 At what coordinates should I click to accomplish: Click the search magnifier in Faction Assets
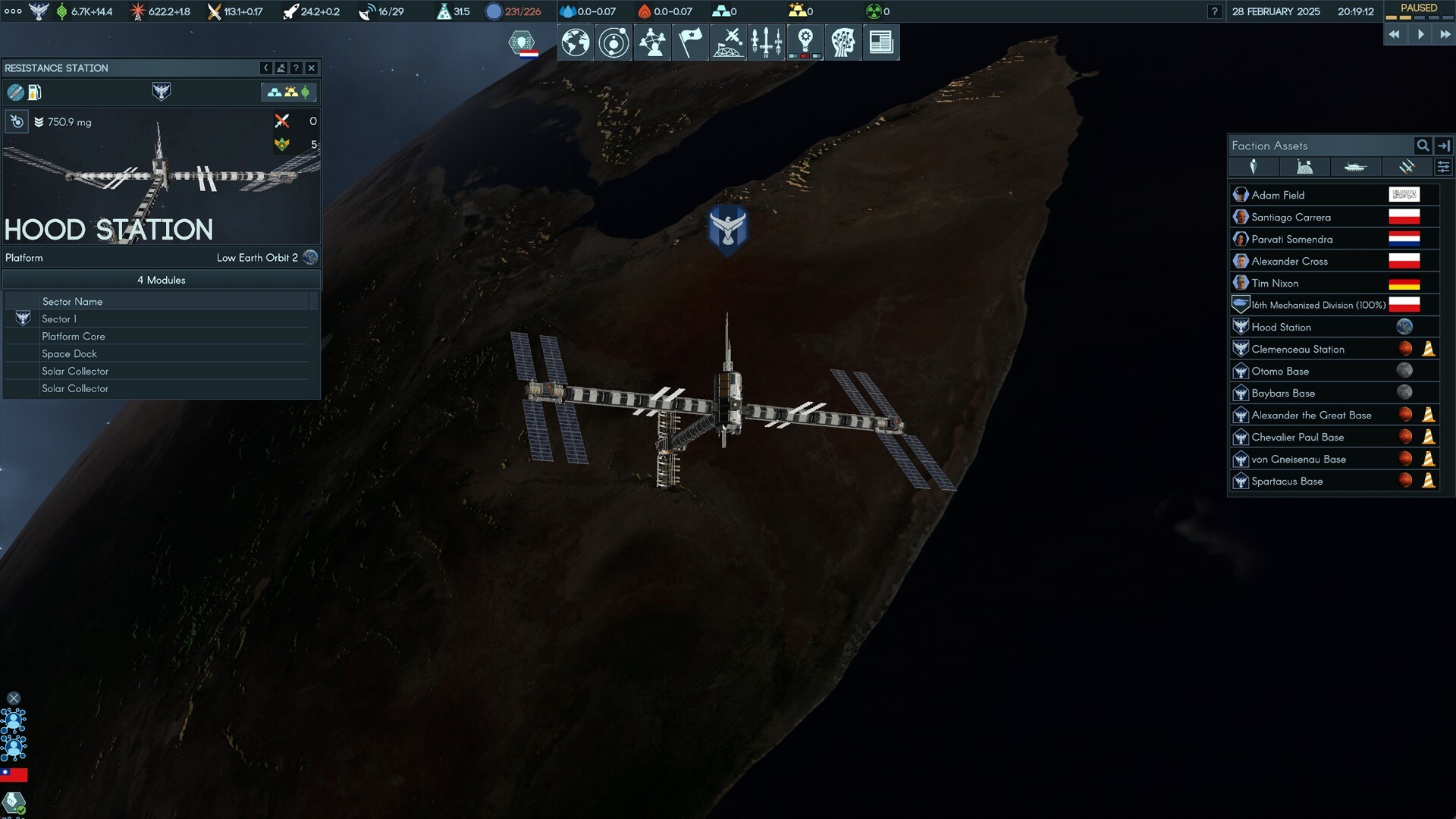(1421, 146)
